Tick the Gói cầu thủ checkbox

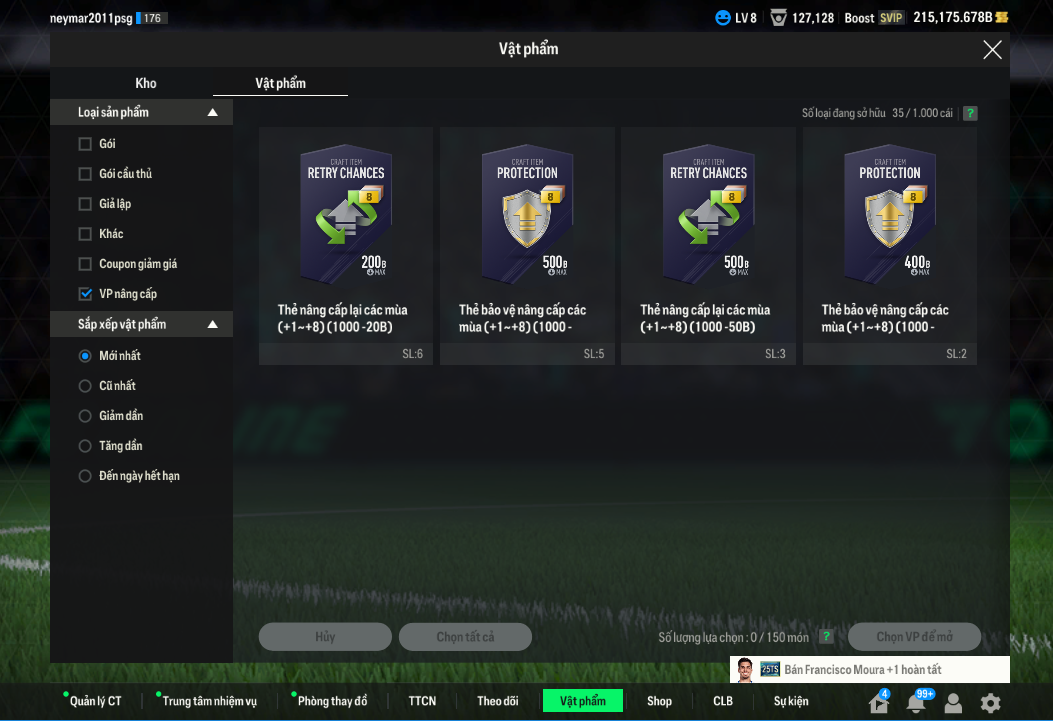click(x=85, y=174)
